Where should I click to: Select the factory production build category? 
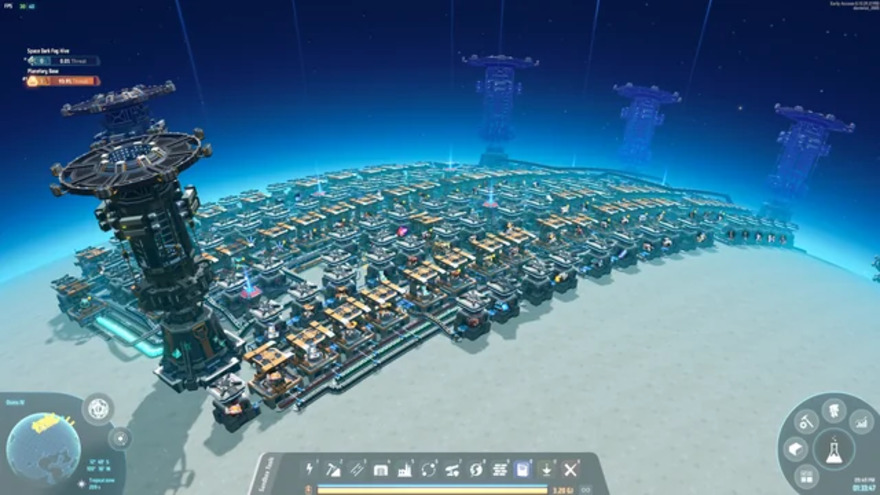tap(405, 469)
